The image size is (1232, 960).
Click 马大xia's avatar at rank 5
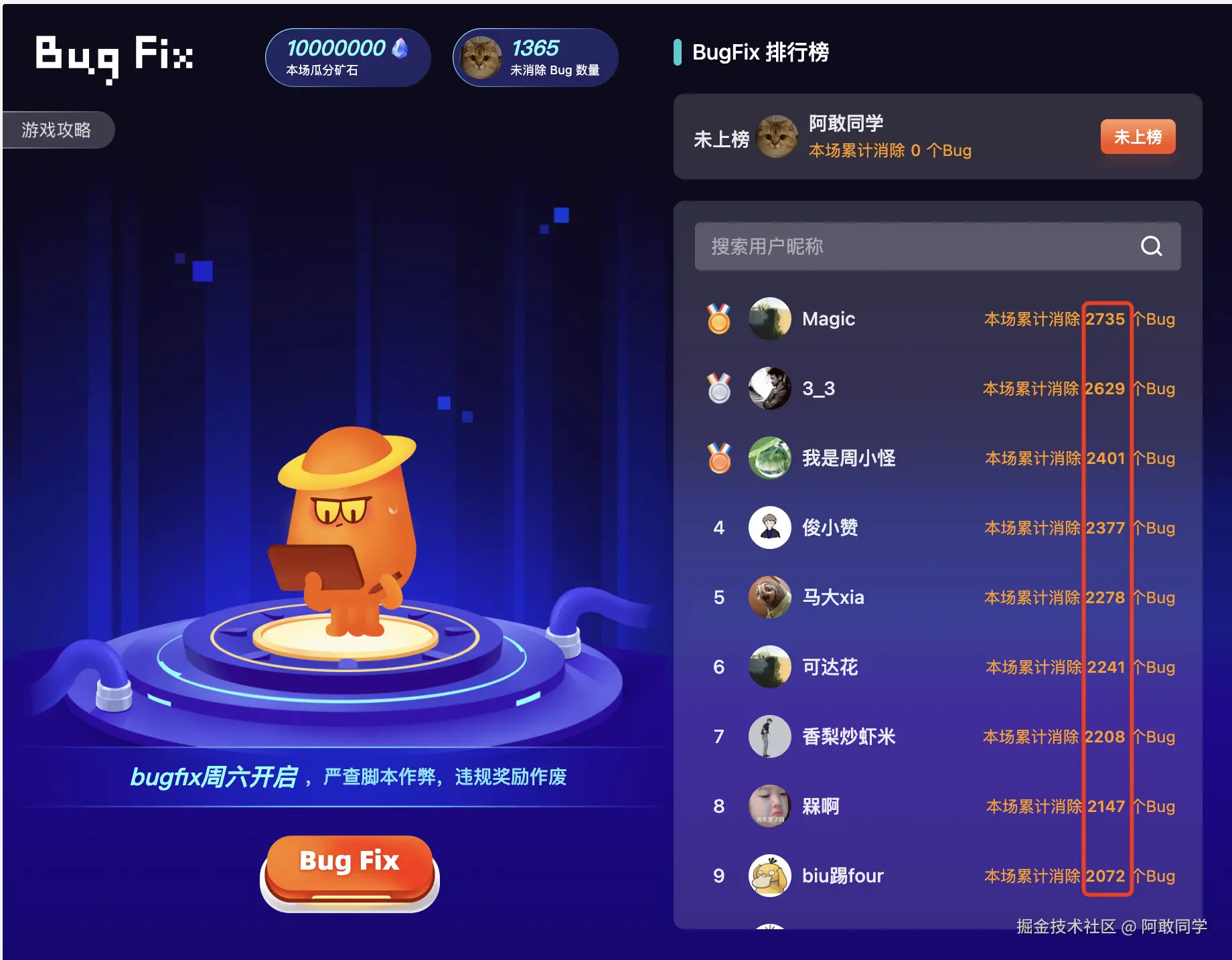pyautogui.click(x=769, y=597)
